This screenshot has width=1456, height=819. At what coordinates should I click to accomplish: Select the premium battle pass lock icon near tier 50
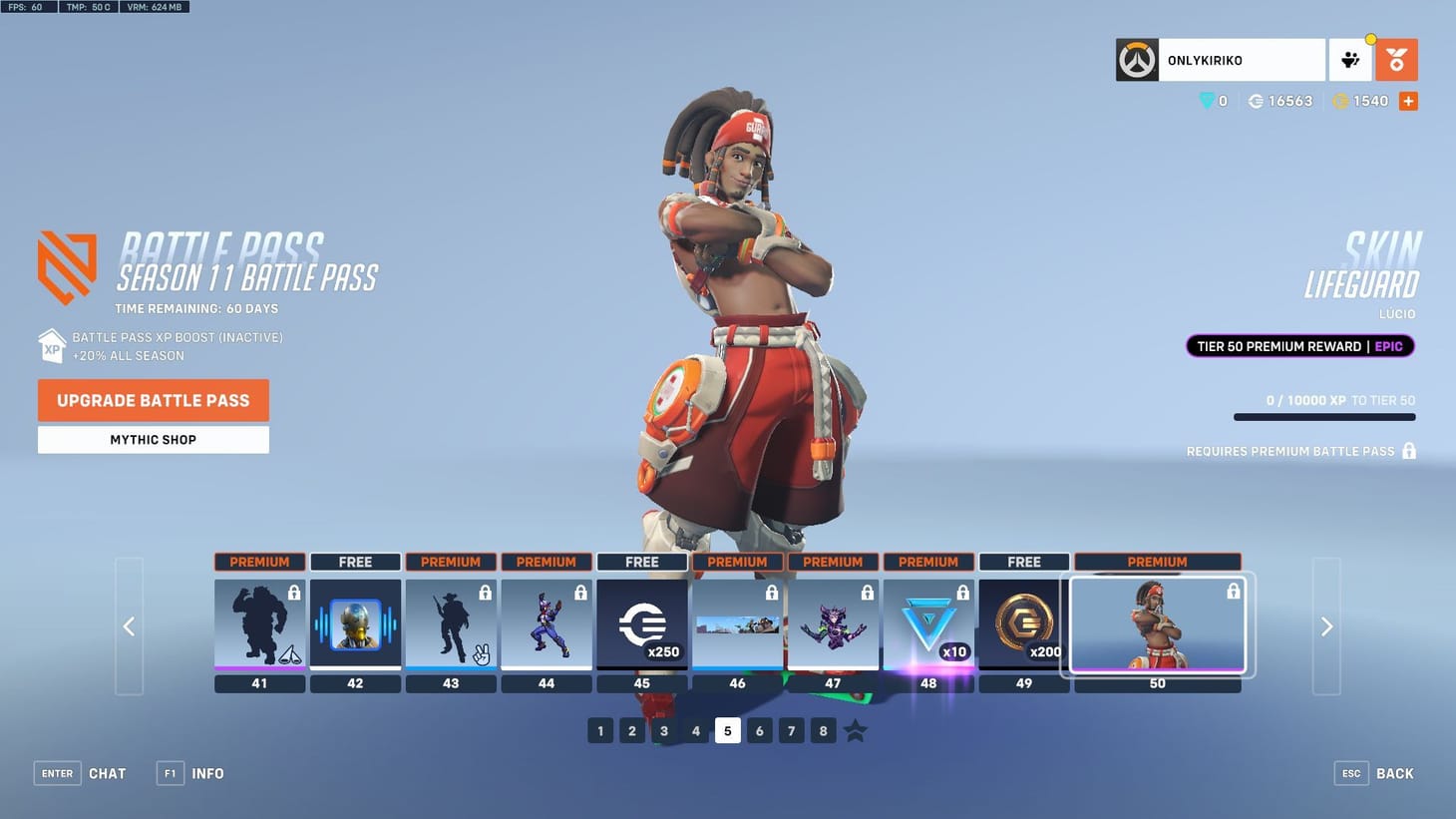pos(1409,451)
